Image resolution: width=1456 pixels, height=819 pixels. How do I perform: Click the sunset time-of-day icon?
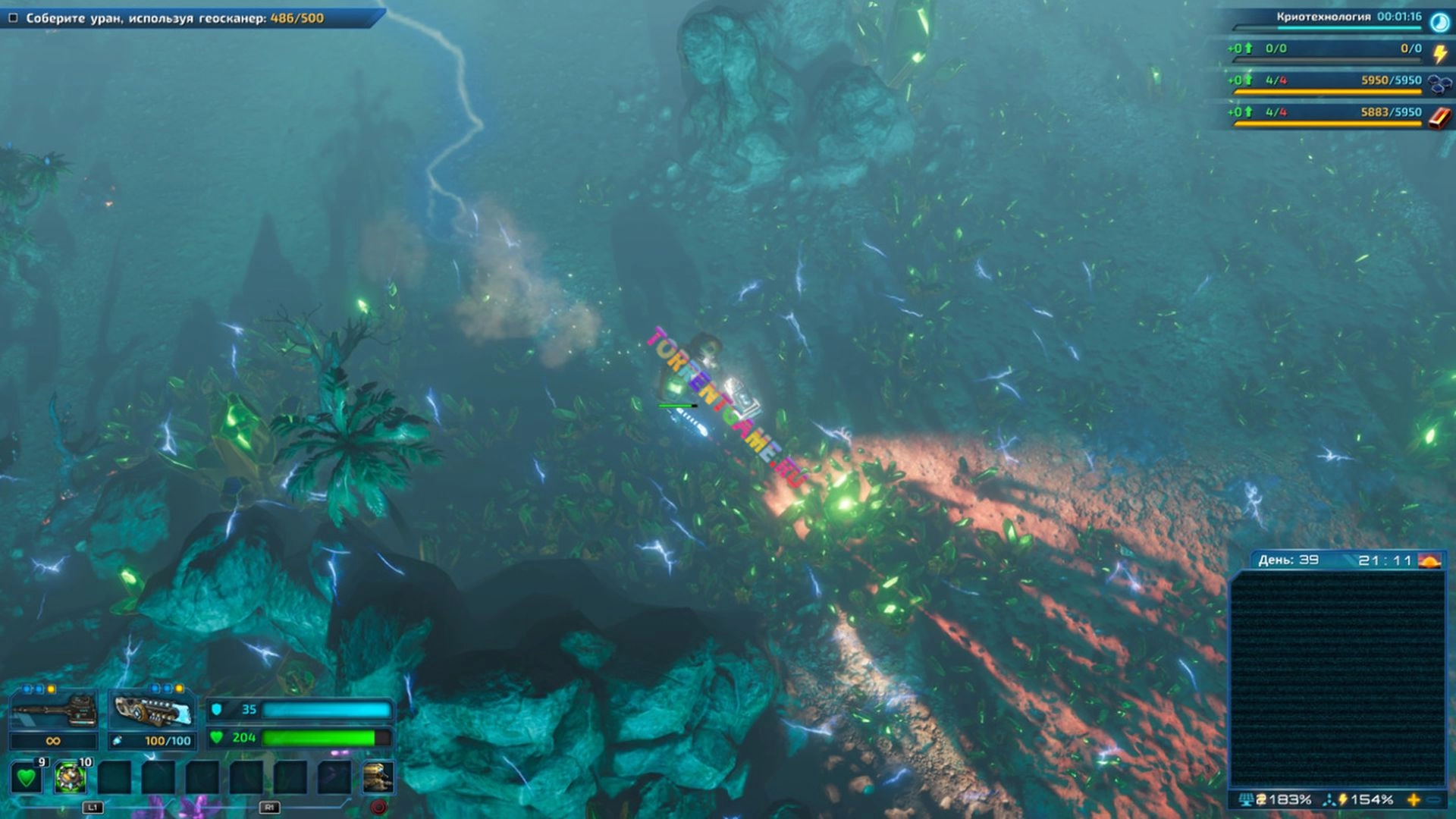pyautogui.click(x=1429, y=561)
